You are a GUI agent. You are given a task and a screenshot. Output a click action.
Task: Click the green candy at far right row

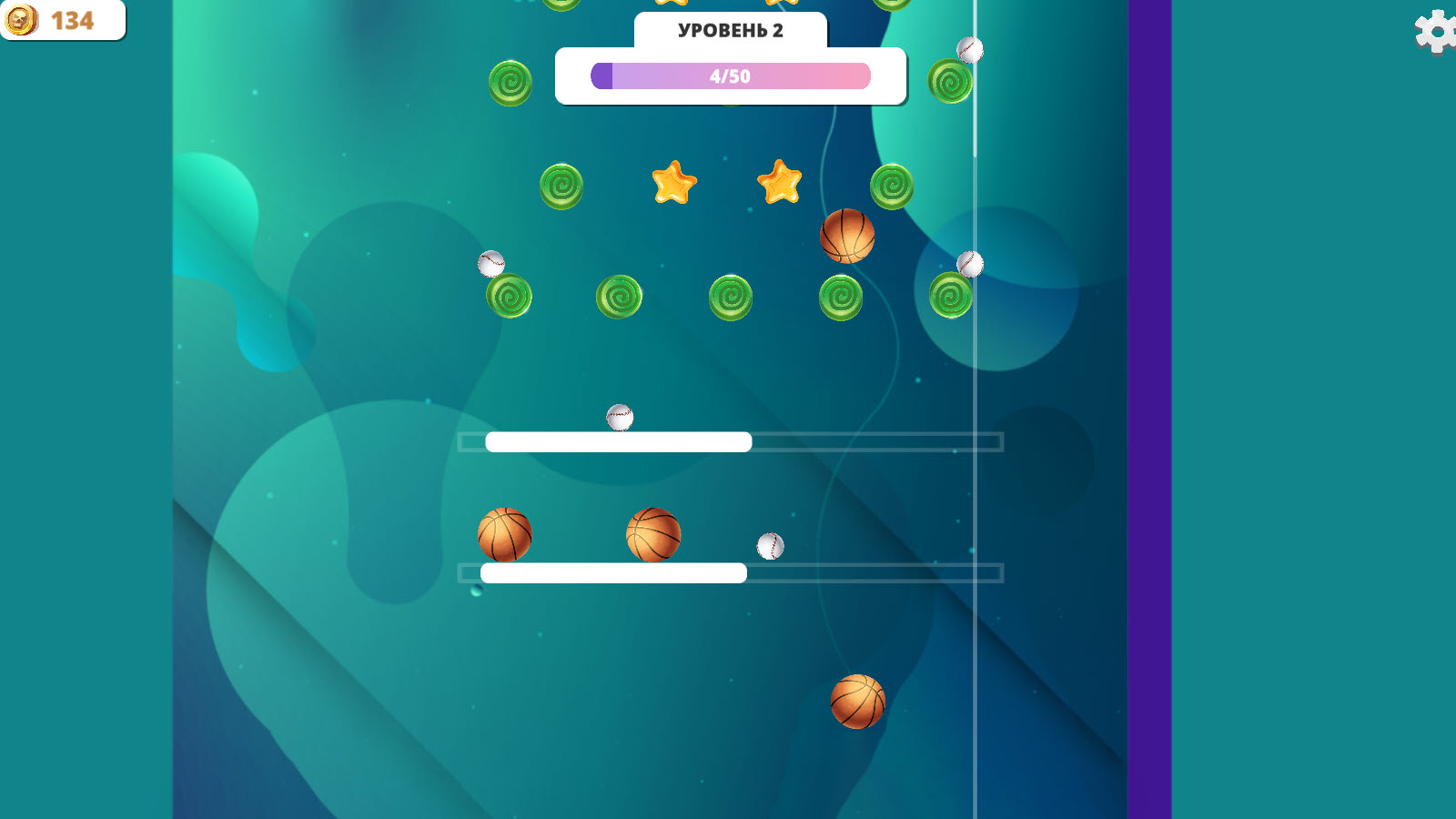tap(953, 294)
